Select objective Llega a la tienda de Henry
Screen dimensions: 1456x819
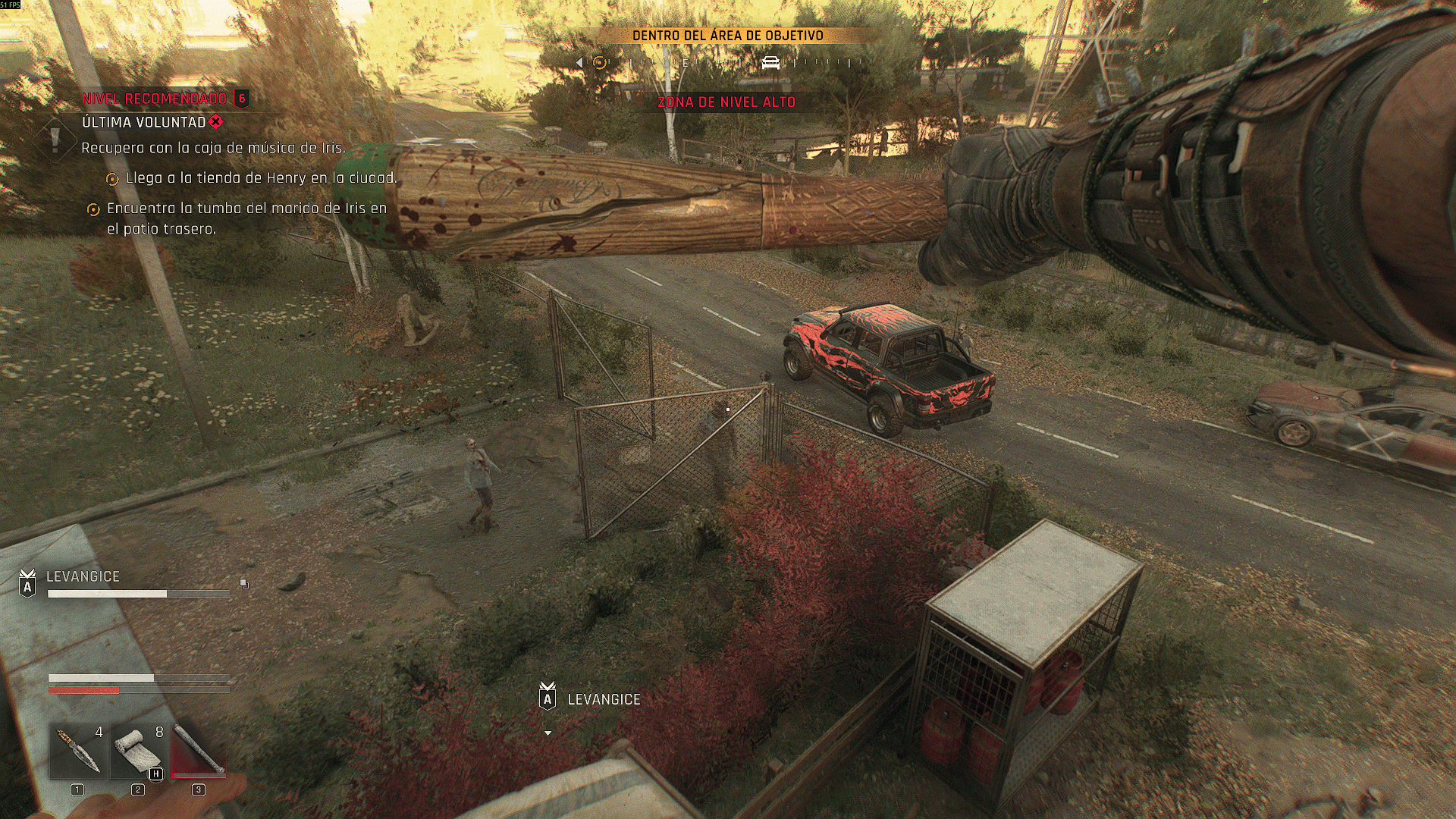point(261,178)
